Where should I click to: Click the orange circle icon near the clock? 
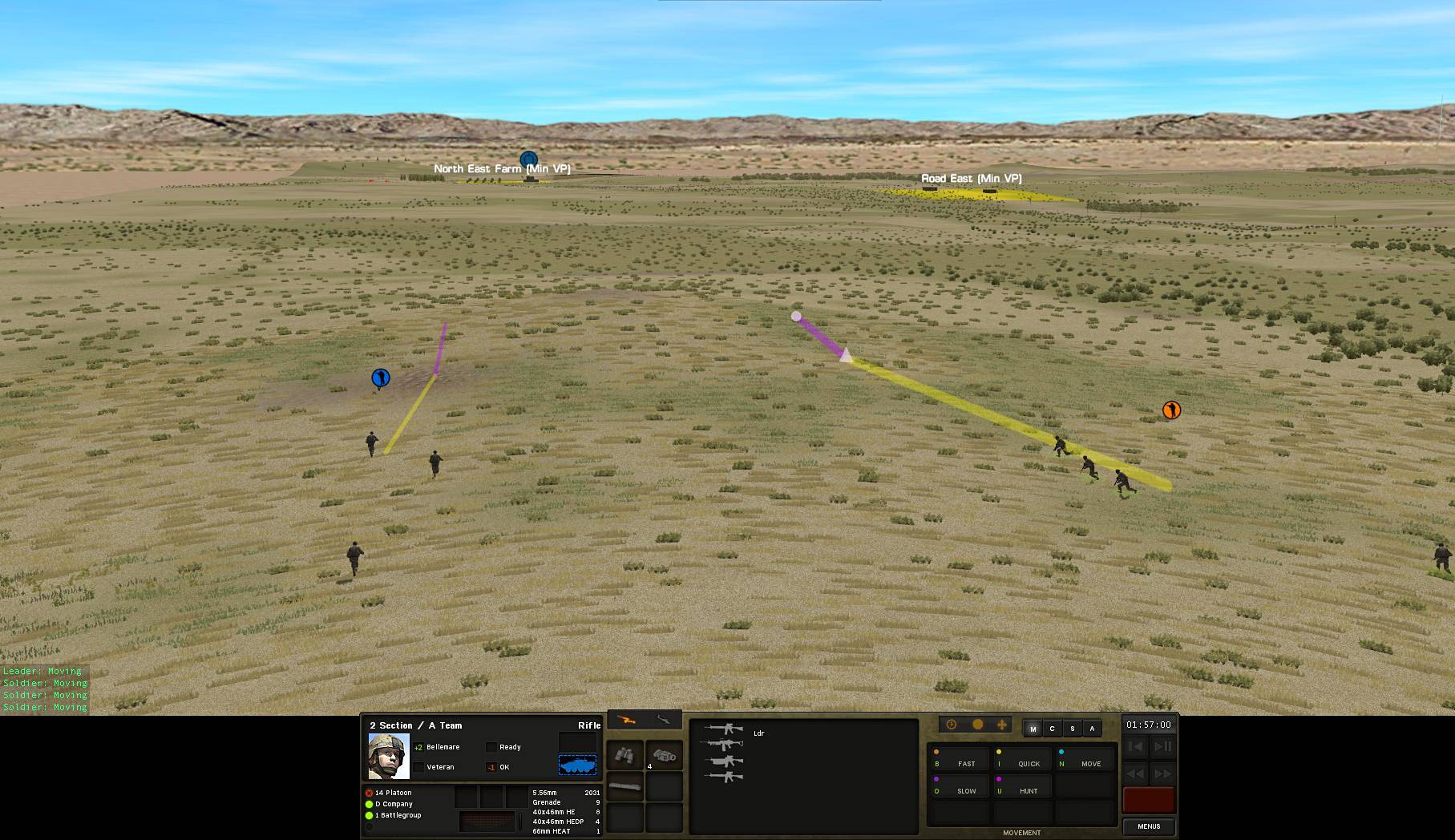point(977,724)
